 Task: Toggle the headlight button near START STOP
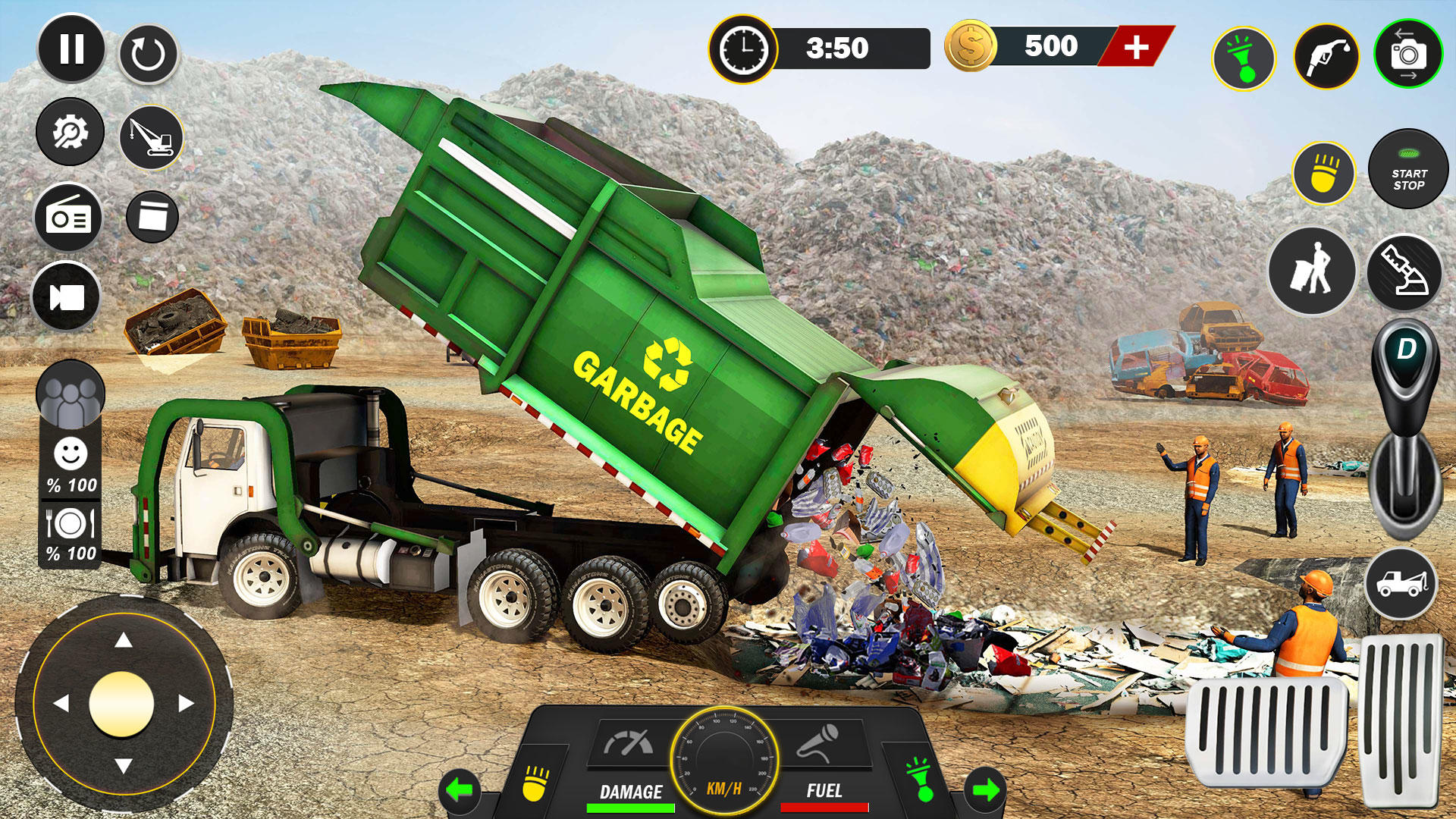click(1323, 174)
